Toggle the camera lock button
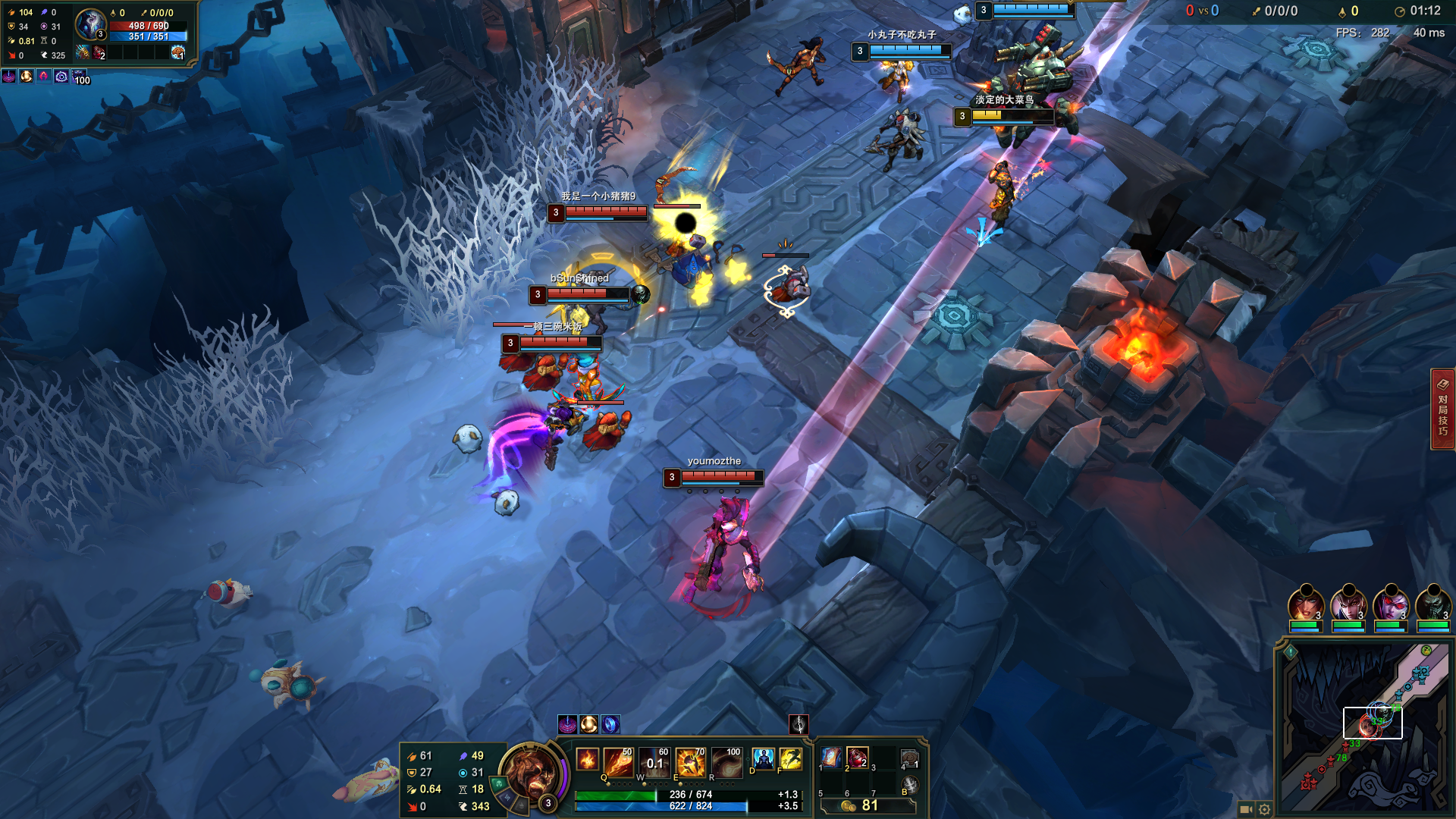Screen dimensions: 1456x819 point(1245,809)
